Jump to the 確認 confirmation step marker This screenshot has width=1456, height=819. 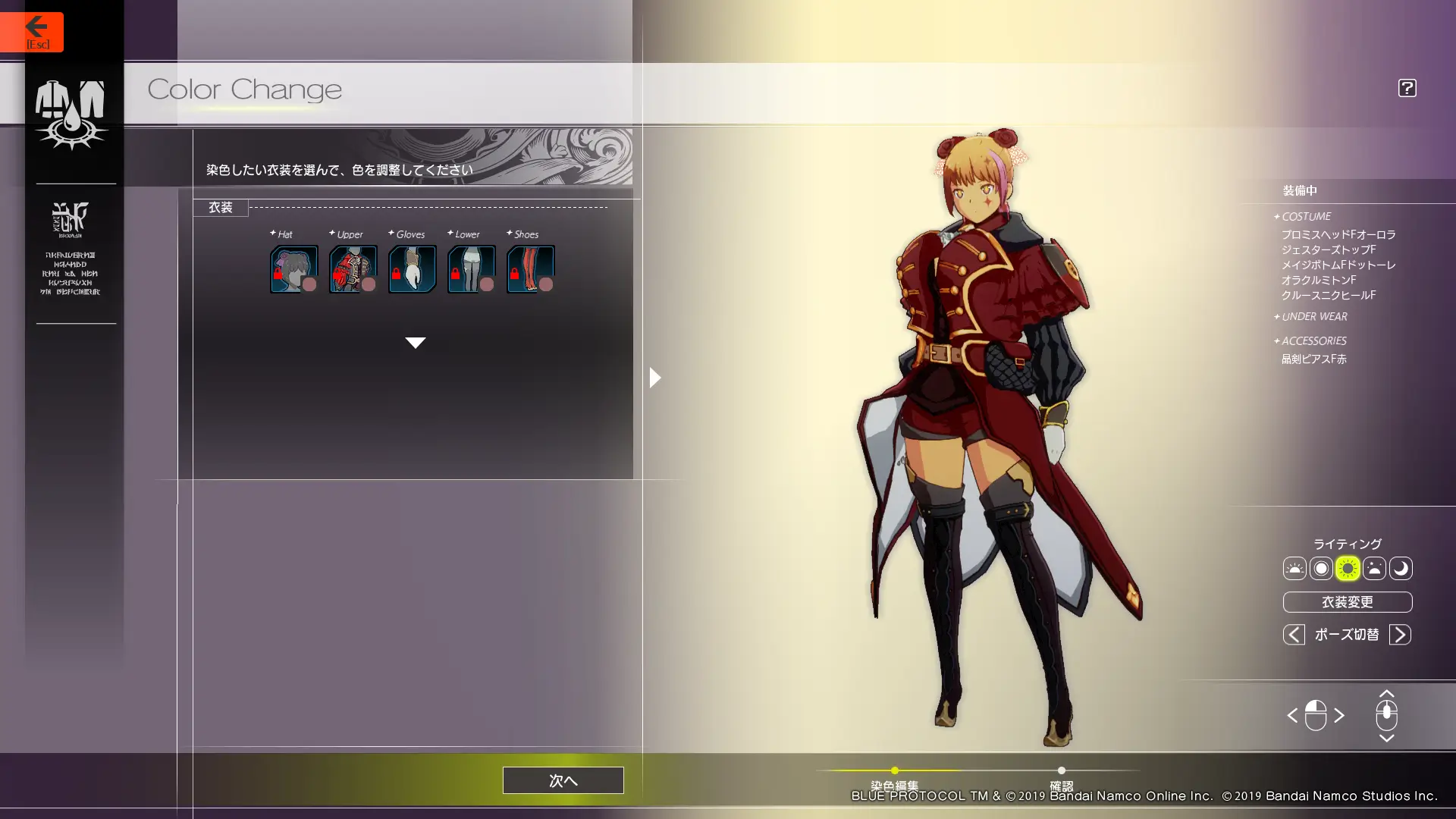click(x=1061, y=771)
